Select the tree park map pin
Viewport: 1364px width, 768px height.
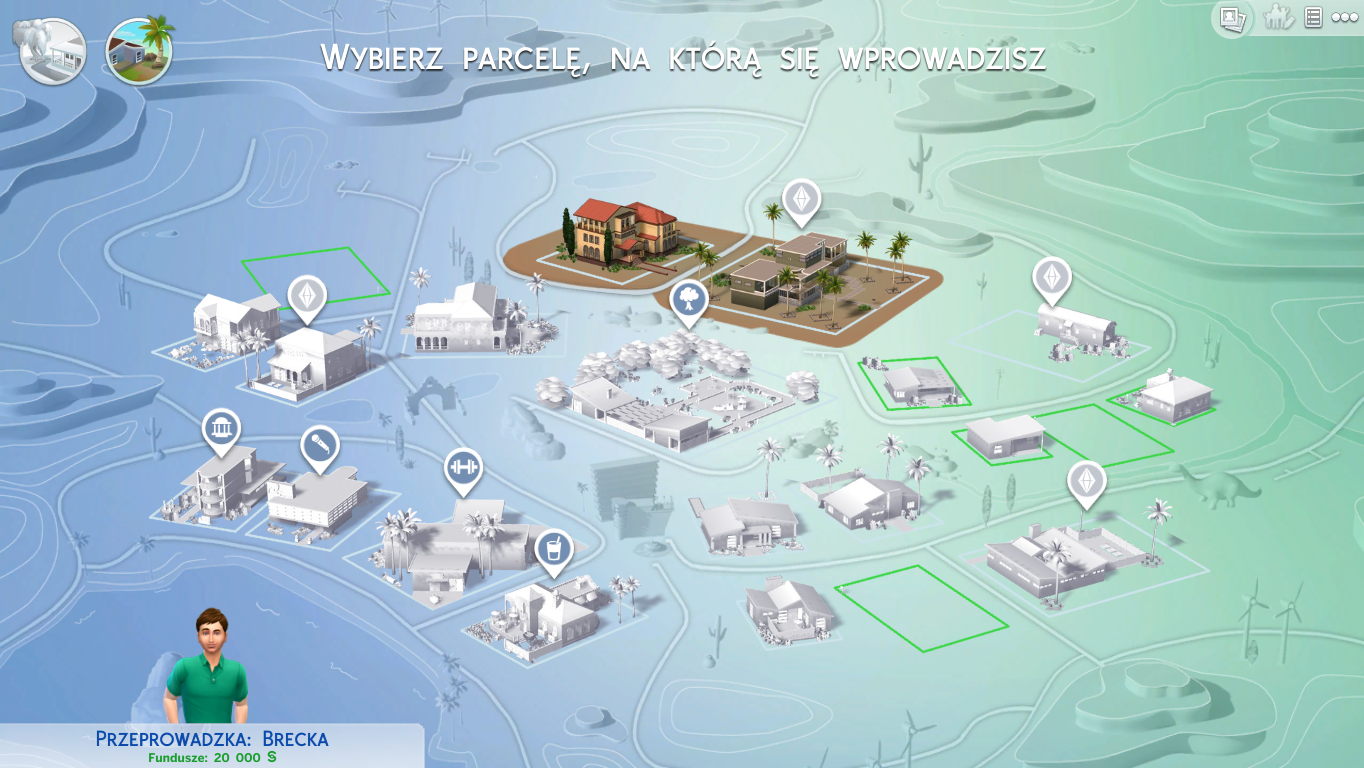tap(689, 299)
